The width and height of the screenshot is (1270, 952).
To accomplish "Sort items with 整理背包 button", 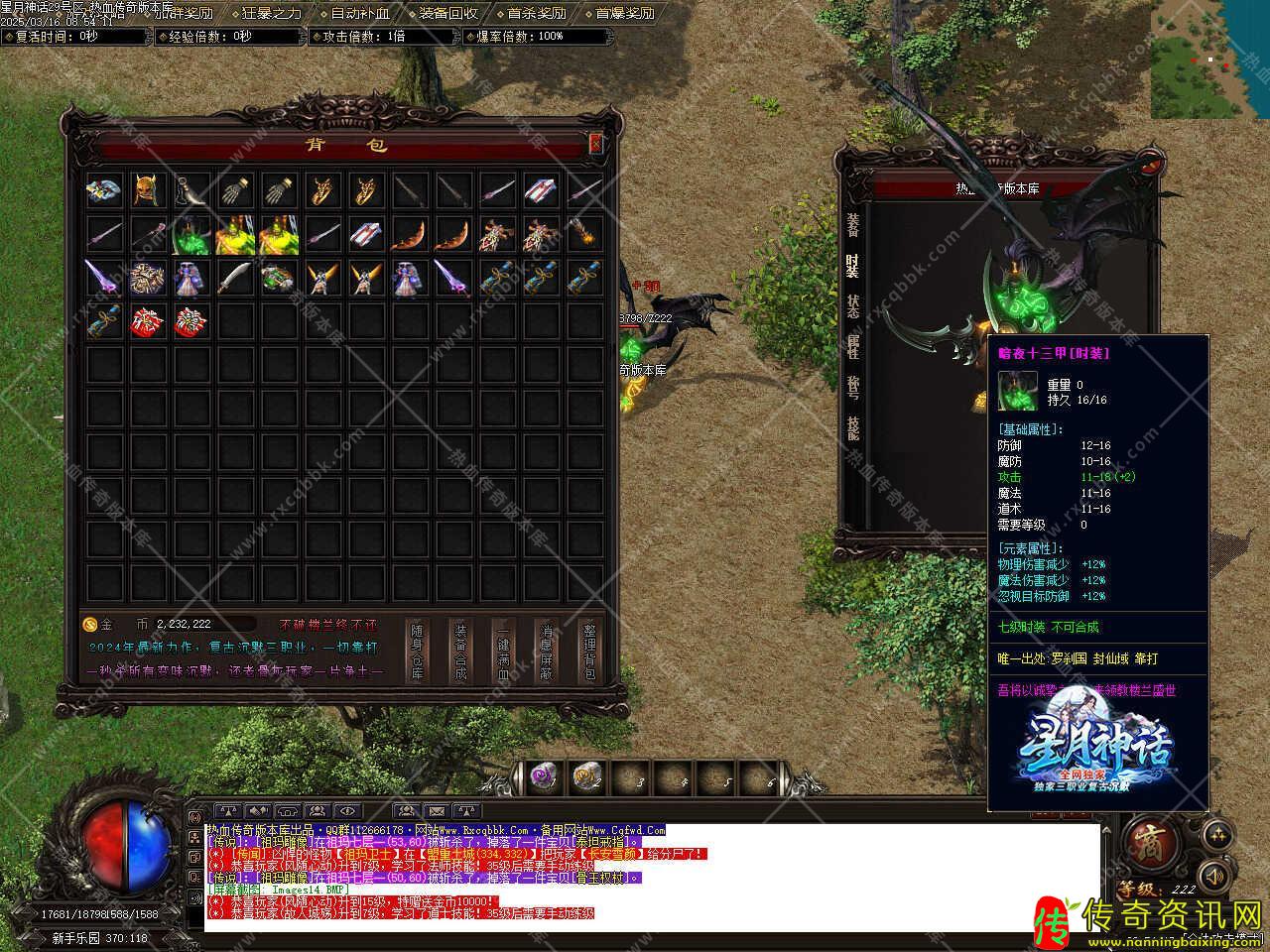I will 588,652.
